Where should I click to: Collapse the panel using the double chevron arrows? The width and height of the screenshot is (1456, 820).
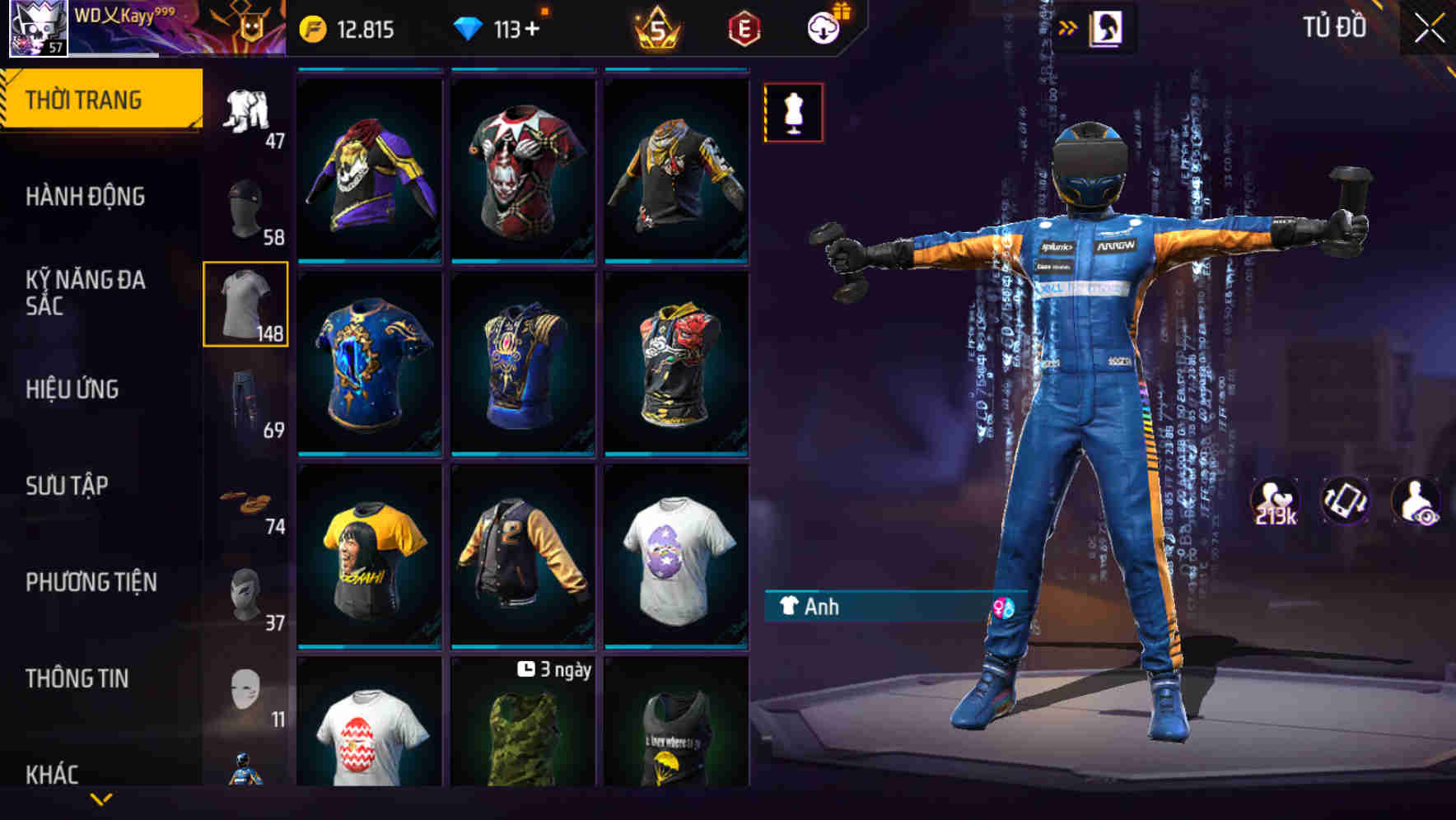1068,26
